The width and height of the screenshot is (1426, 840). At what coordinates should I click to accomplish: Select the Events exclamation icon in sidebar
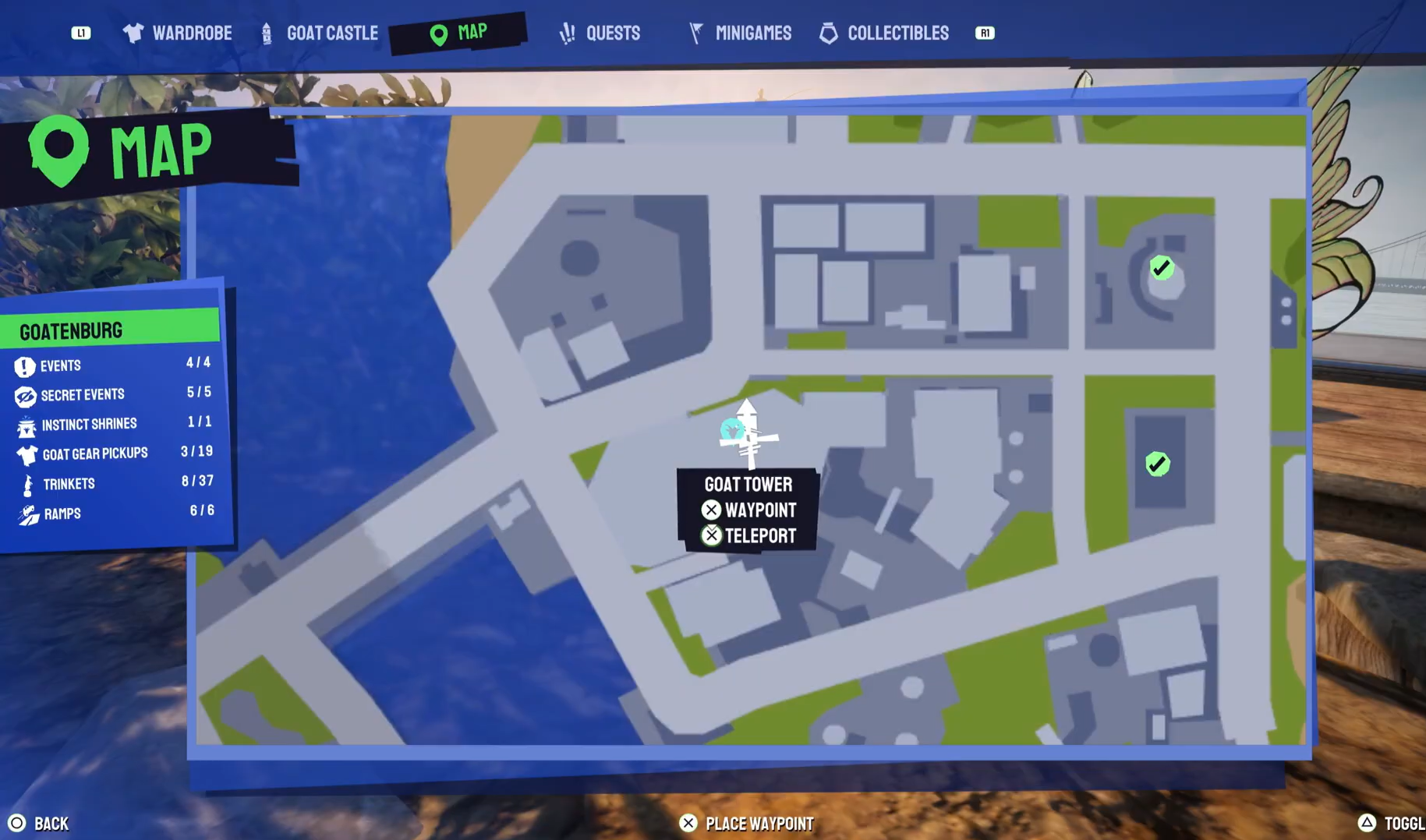(x=24, y=365)
